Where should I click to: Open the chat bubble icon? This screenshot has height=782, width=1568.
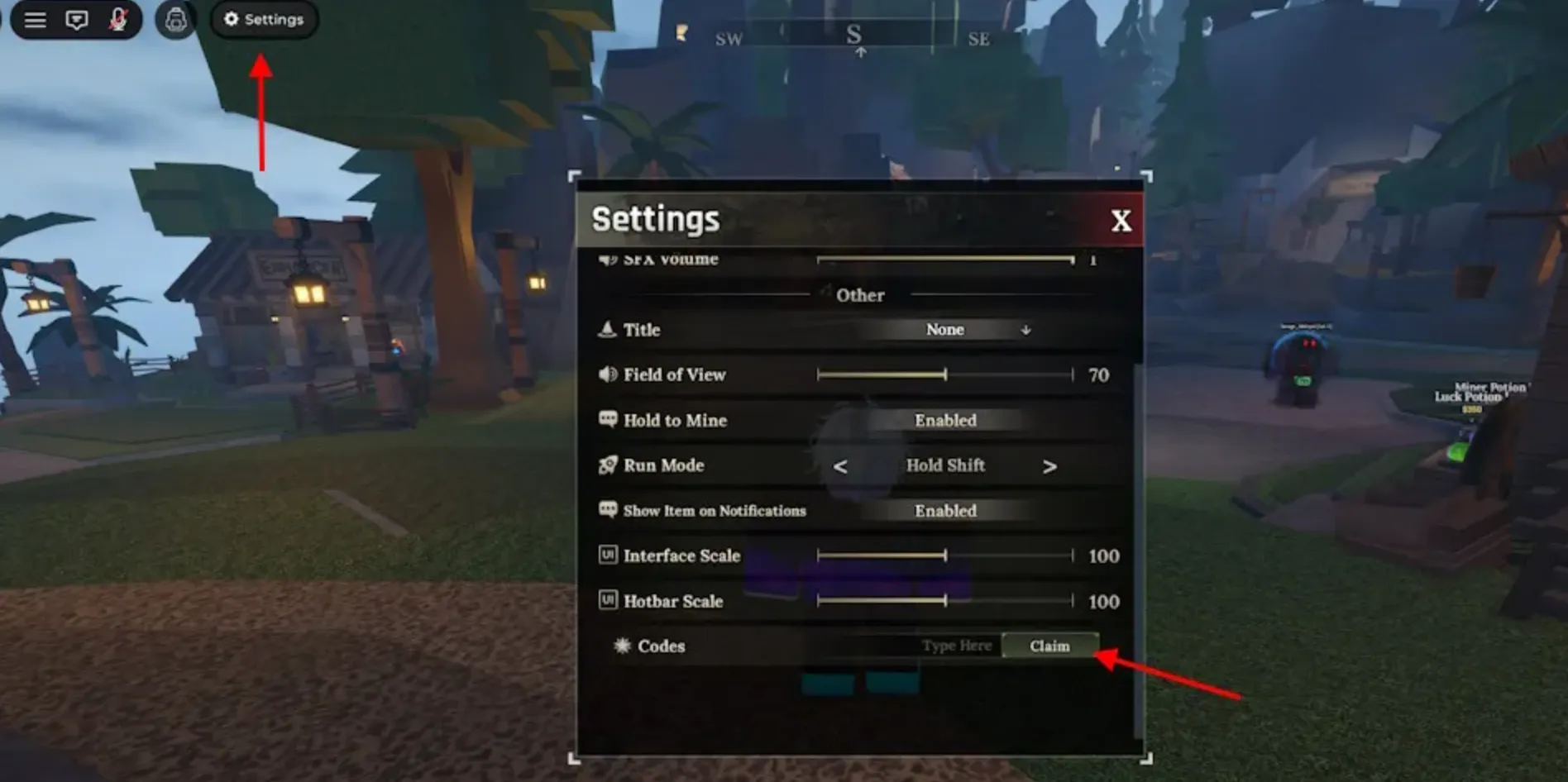point(78,20)
